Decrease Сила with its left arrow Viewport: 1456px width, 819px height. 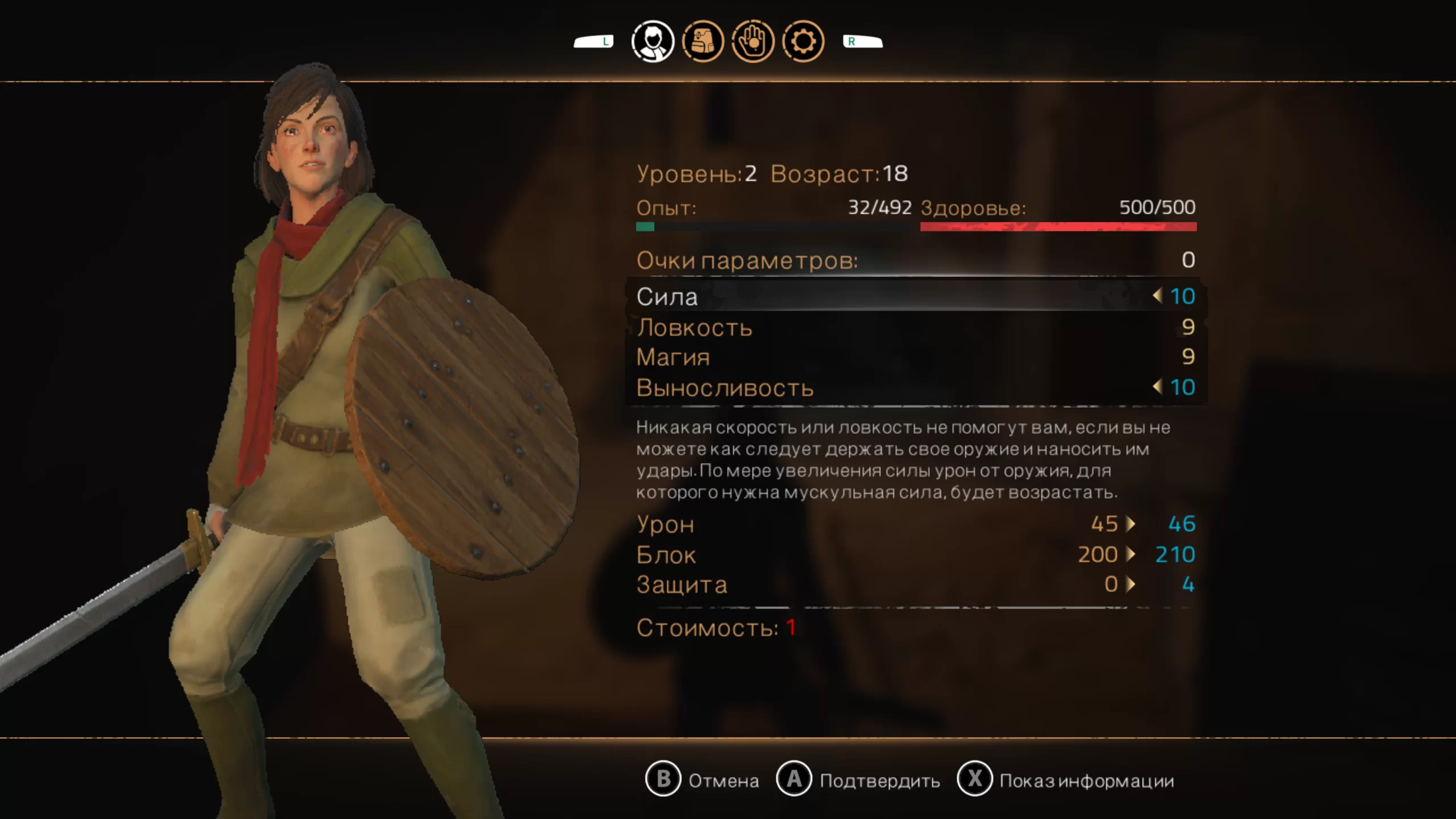point(1157,296)
